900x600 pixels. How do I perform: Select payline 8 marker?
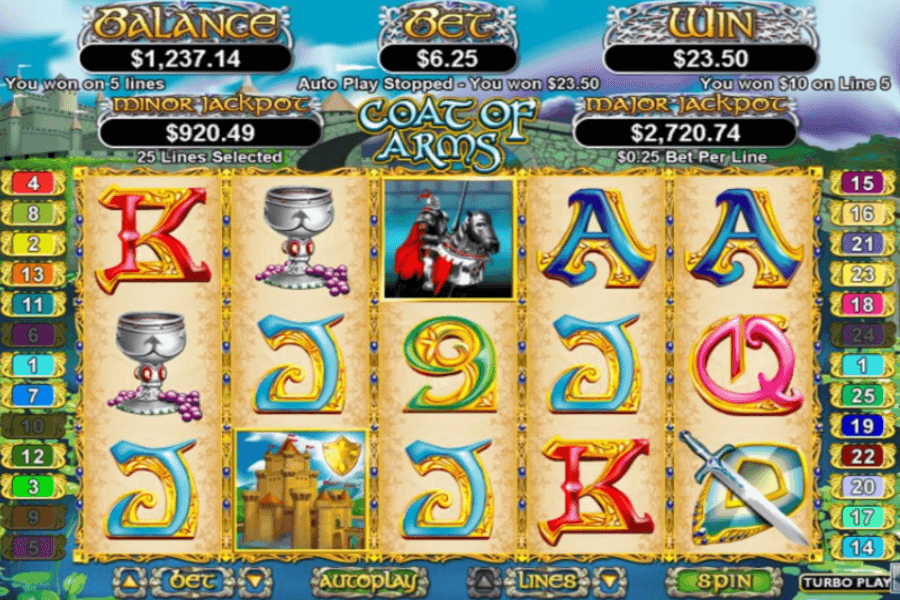[33, 213]
